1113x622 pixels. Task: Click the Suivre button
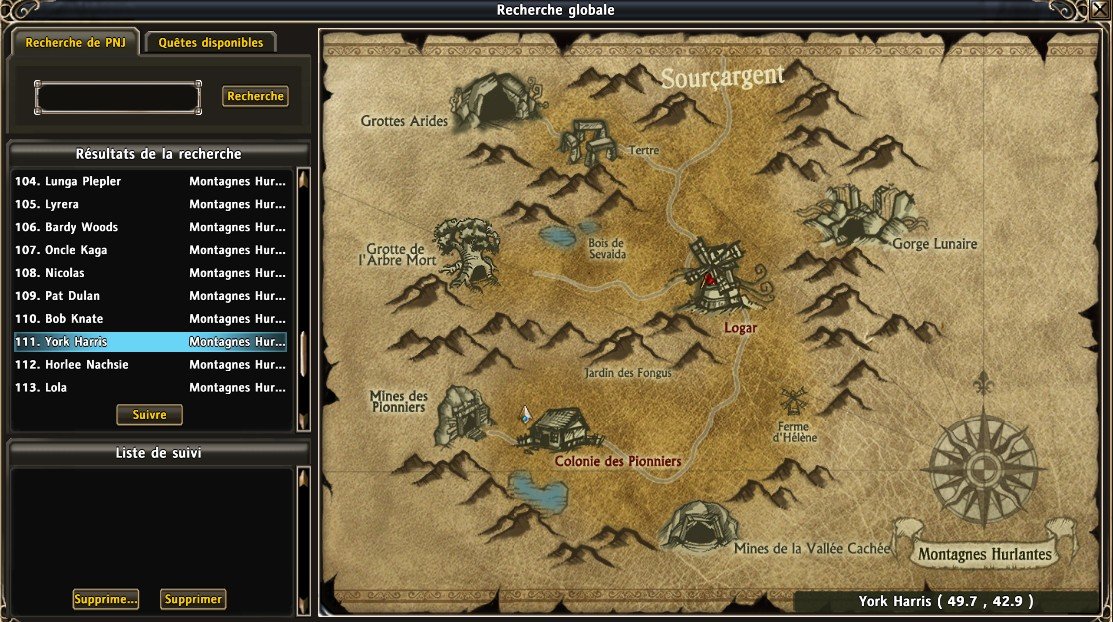[150, 414]
